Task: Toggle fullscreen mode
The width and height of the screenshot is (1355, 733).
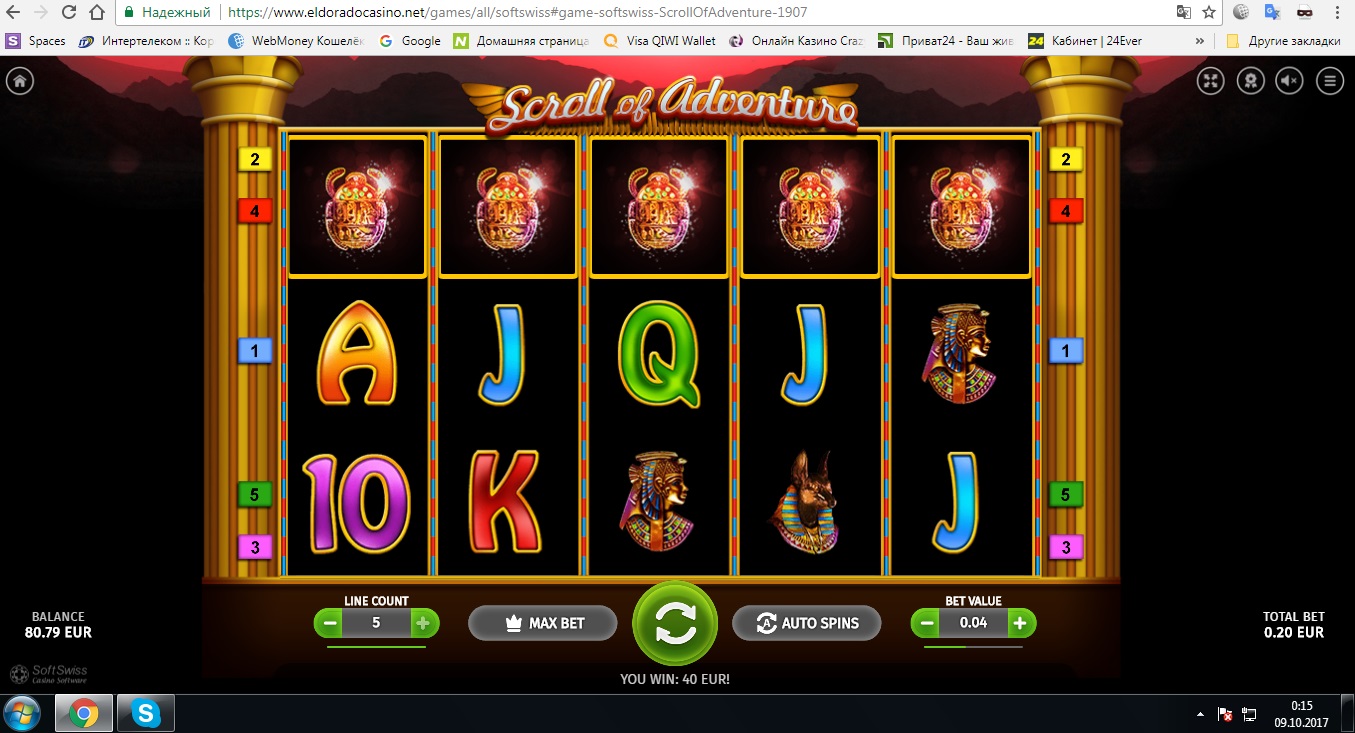Action: [1211, 81]
